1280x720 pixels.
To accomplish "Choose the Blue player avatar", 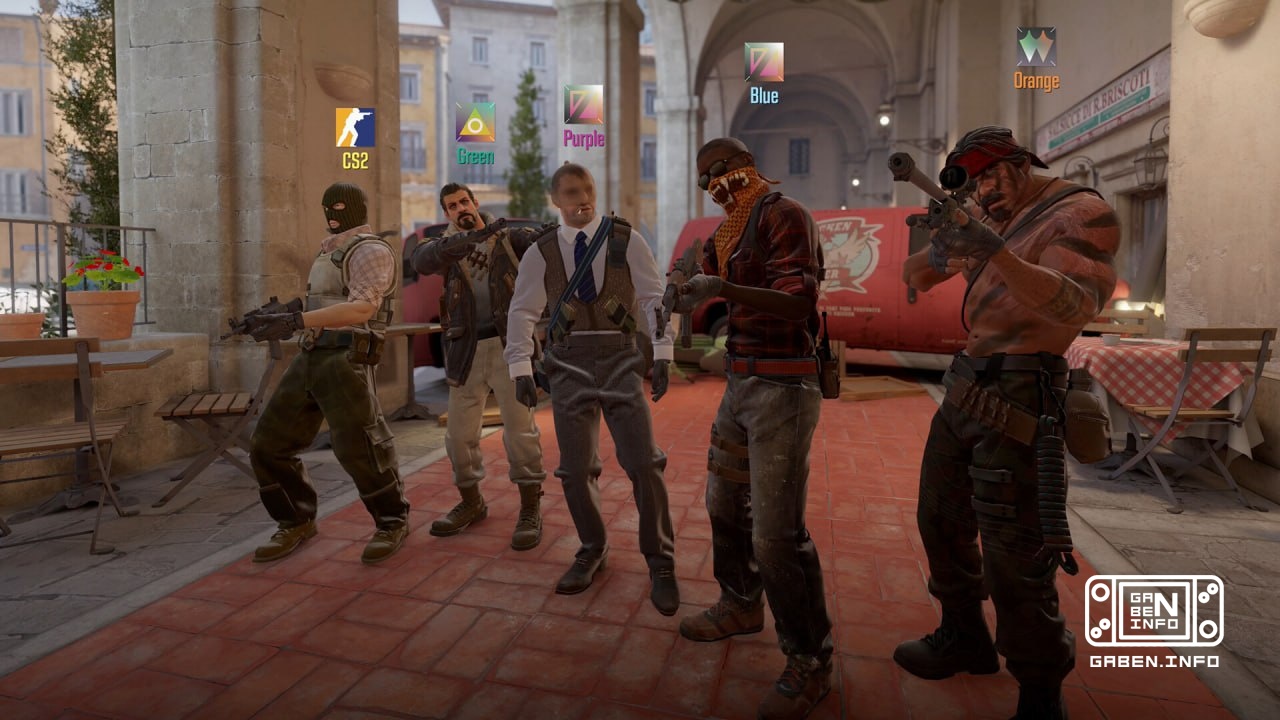I will 764,62.
